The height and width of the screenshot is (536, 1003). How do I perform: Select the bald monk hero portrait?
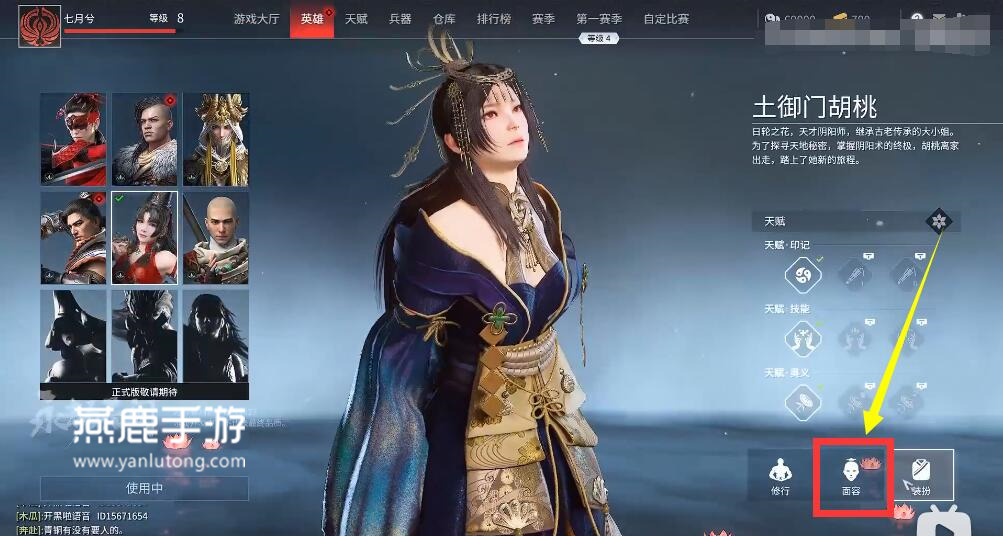(215, 238)
